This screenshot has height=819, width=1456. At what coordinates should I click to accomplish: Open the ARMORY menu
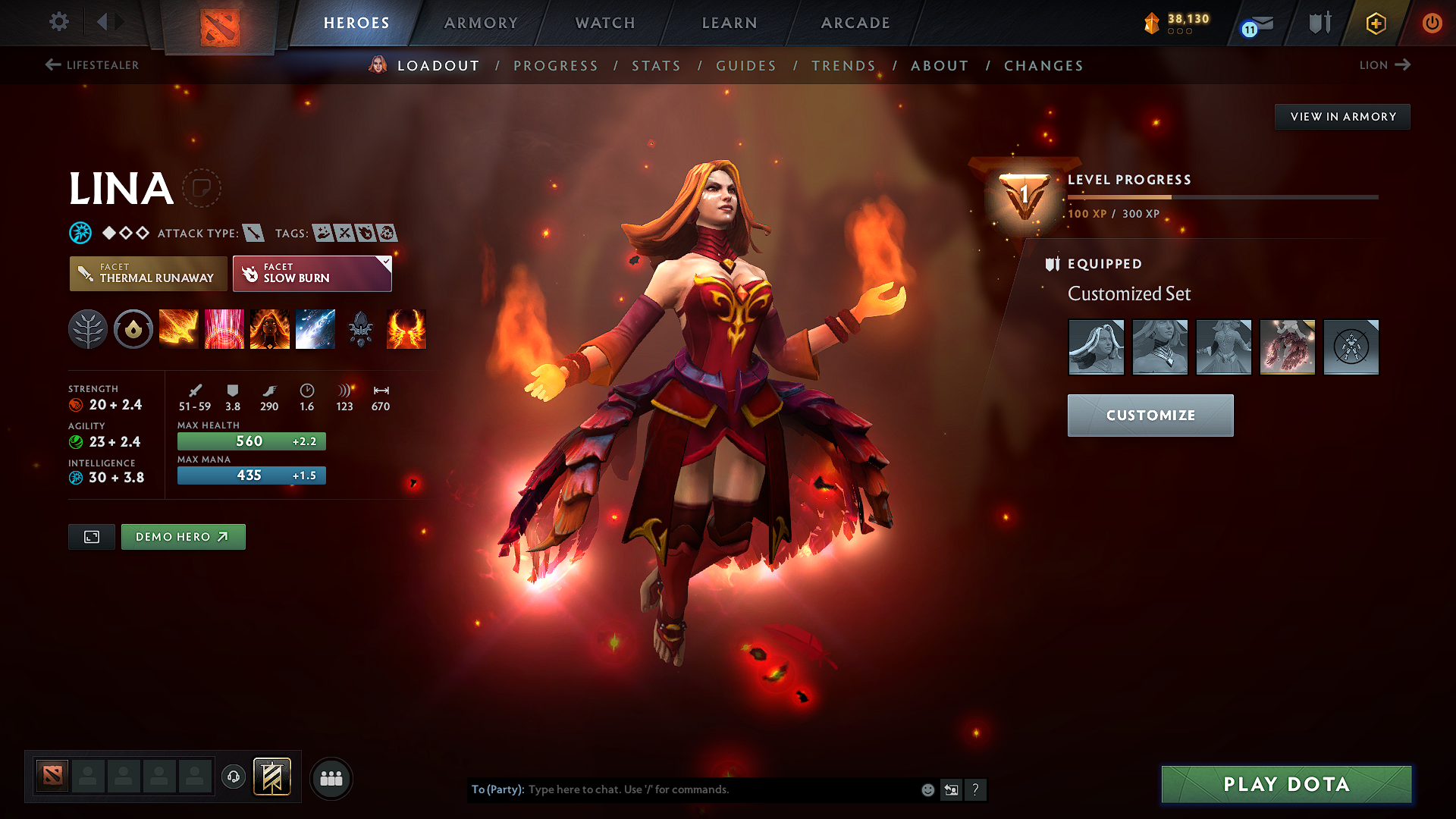coord(481,23)
